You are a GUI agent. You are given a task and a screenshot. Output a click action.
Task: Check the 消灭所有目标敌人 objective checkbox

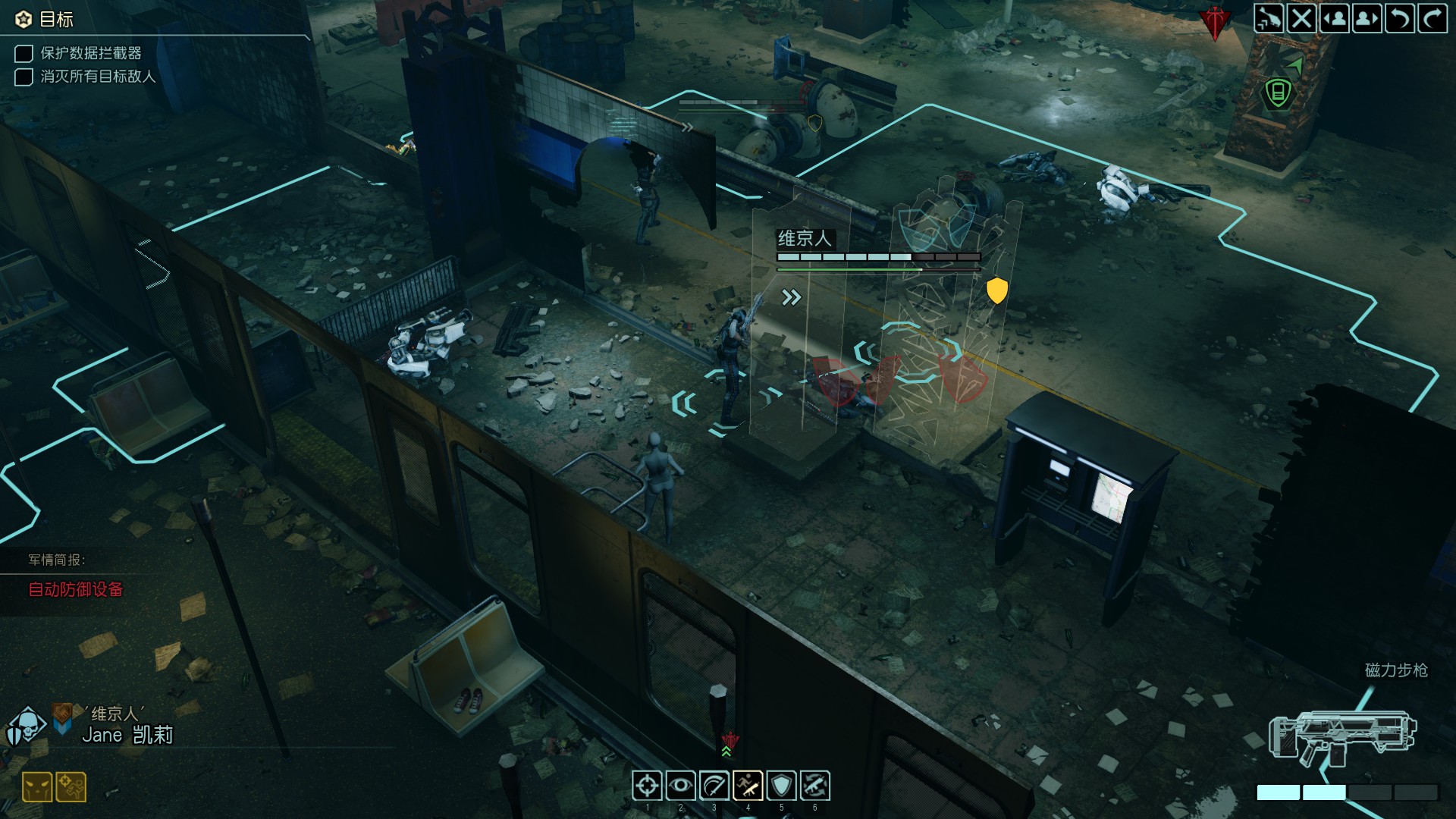click(x=22, y=77)
